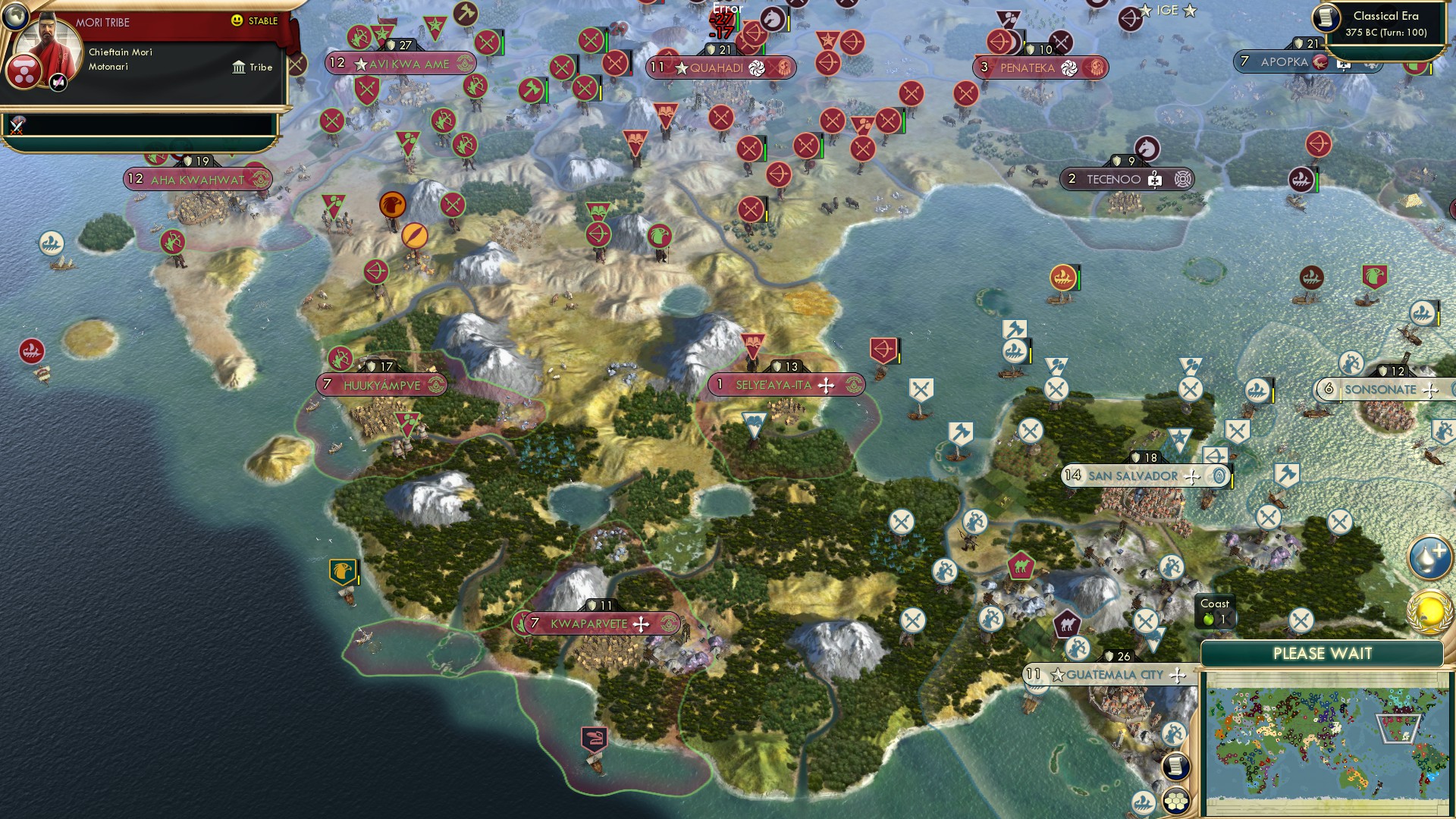Toggle the hex grid overlay button
Image resolution: width=1456 pixels, height=819 pixels.
coord(1175,802)
